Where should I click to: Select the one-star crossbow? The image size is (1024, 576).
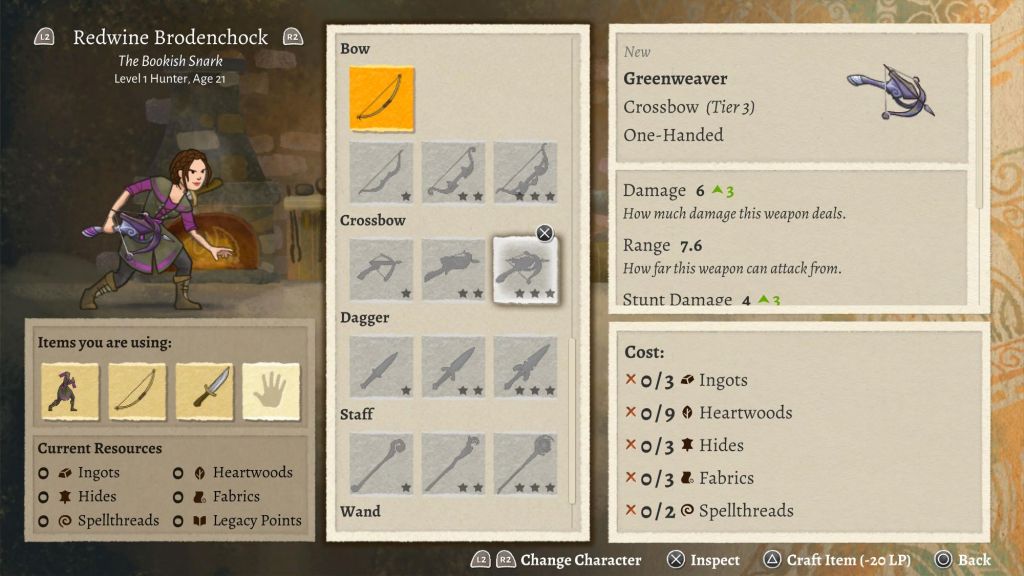pyautogui.click(x=381, y=269)
